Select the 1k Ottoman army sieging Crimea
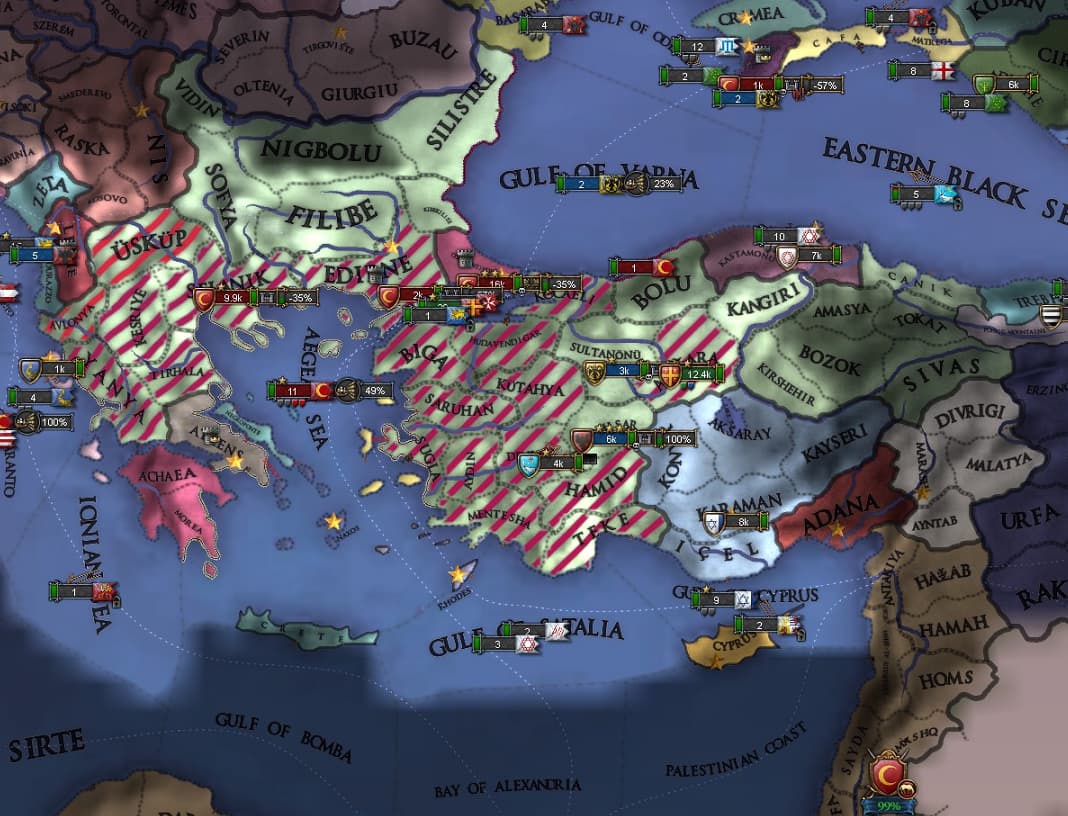The image size is (1068, 816). pos(759,85)
